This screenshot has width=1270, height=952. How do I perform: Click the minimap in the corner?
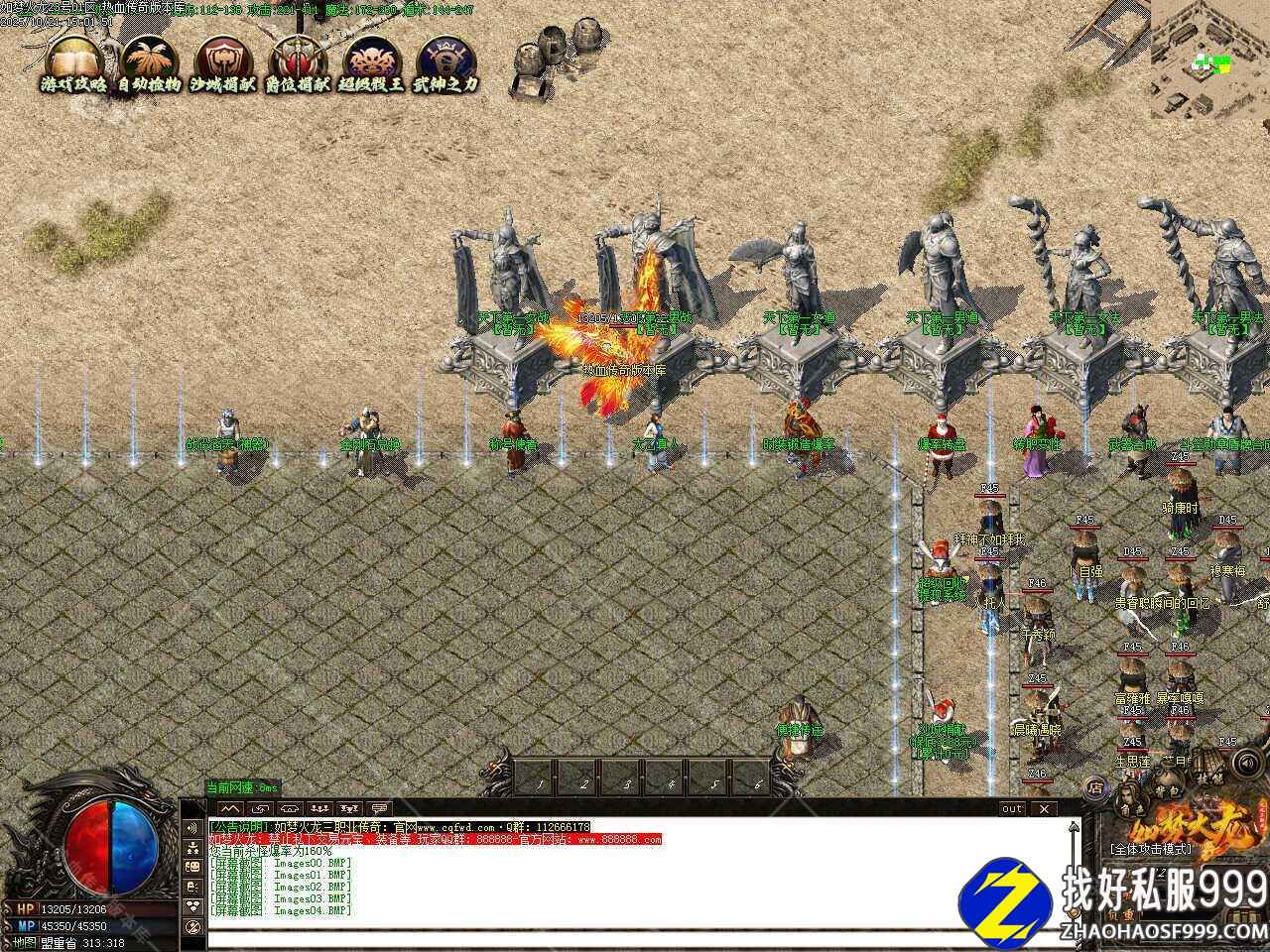tap(1210, 59)
